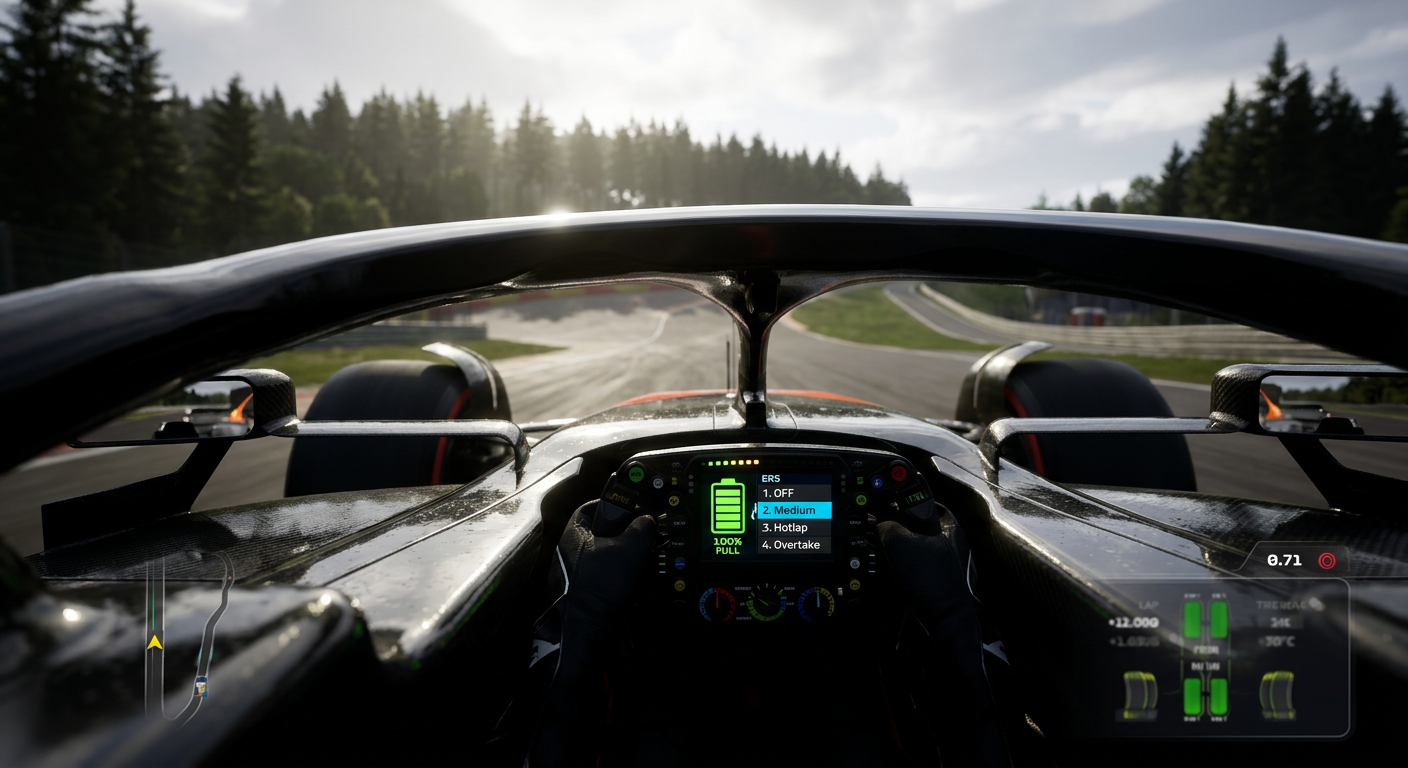Click the 100% PULL battery level gauge
The width and height of the screenshot is (1408, 768).
click(729, 546)
